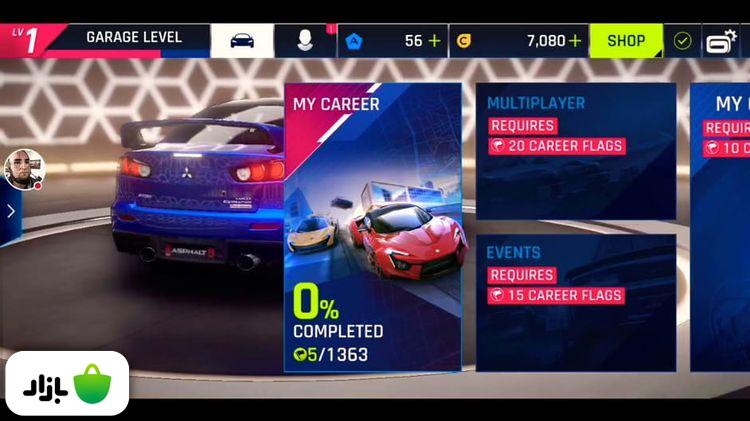Open the Gameloft logo menu
Screen dimensions: 750x421
[x=721, y=41]
